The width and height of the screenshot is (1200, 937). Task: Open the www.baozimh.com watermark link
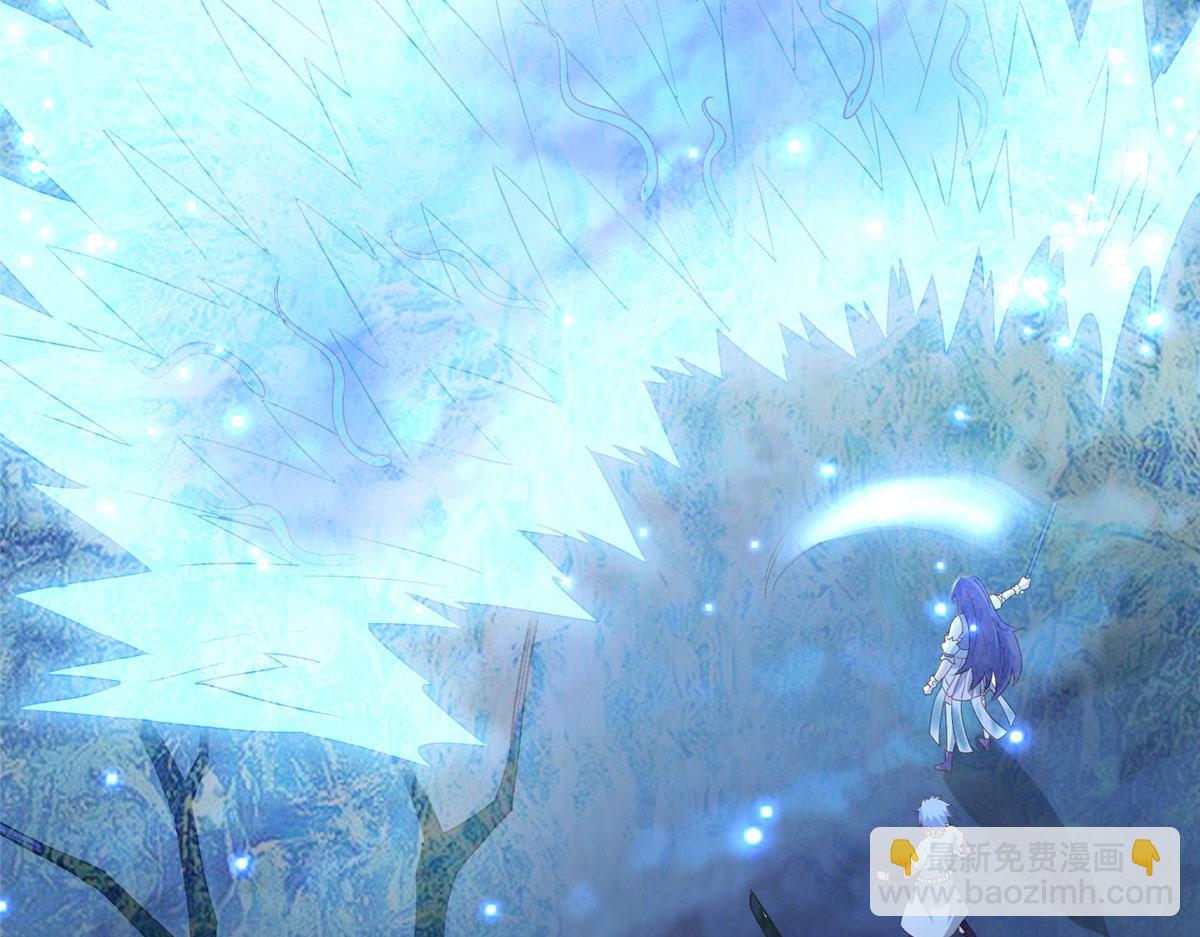coord(1023,891)
